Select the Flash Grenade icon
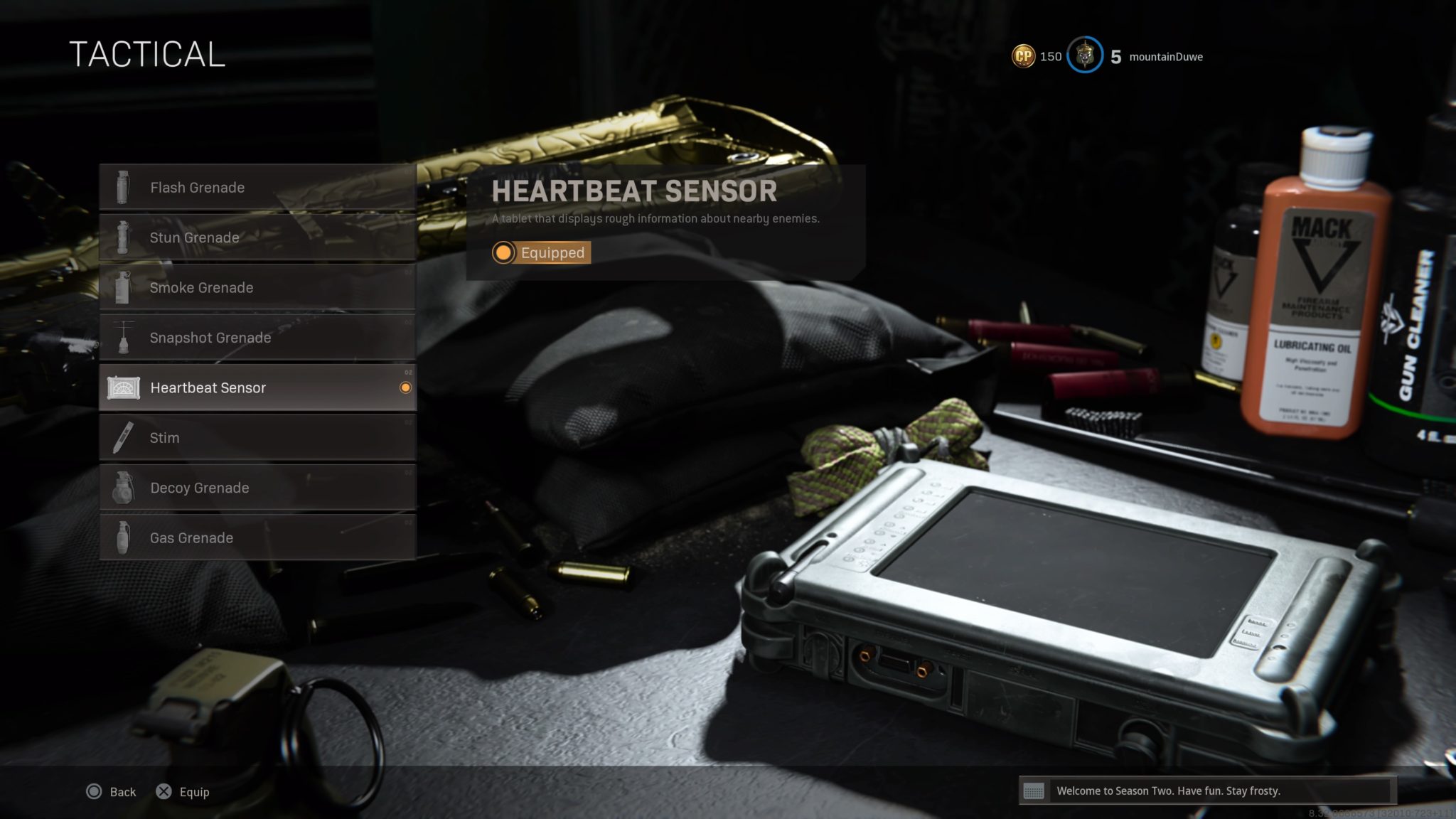 coord(124,187)
